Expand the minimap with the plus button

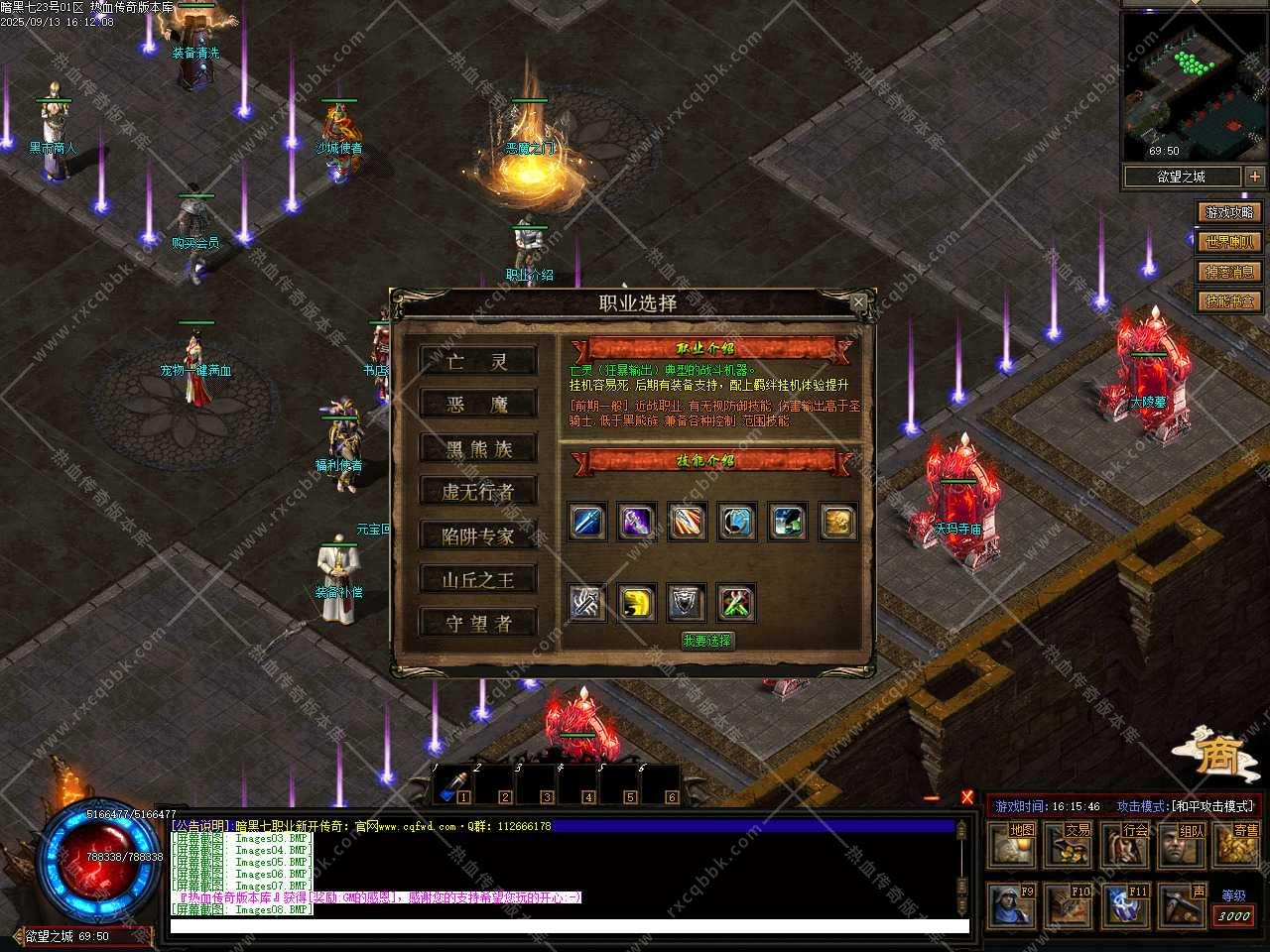click(1255, 177)
